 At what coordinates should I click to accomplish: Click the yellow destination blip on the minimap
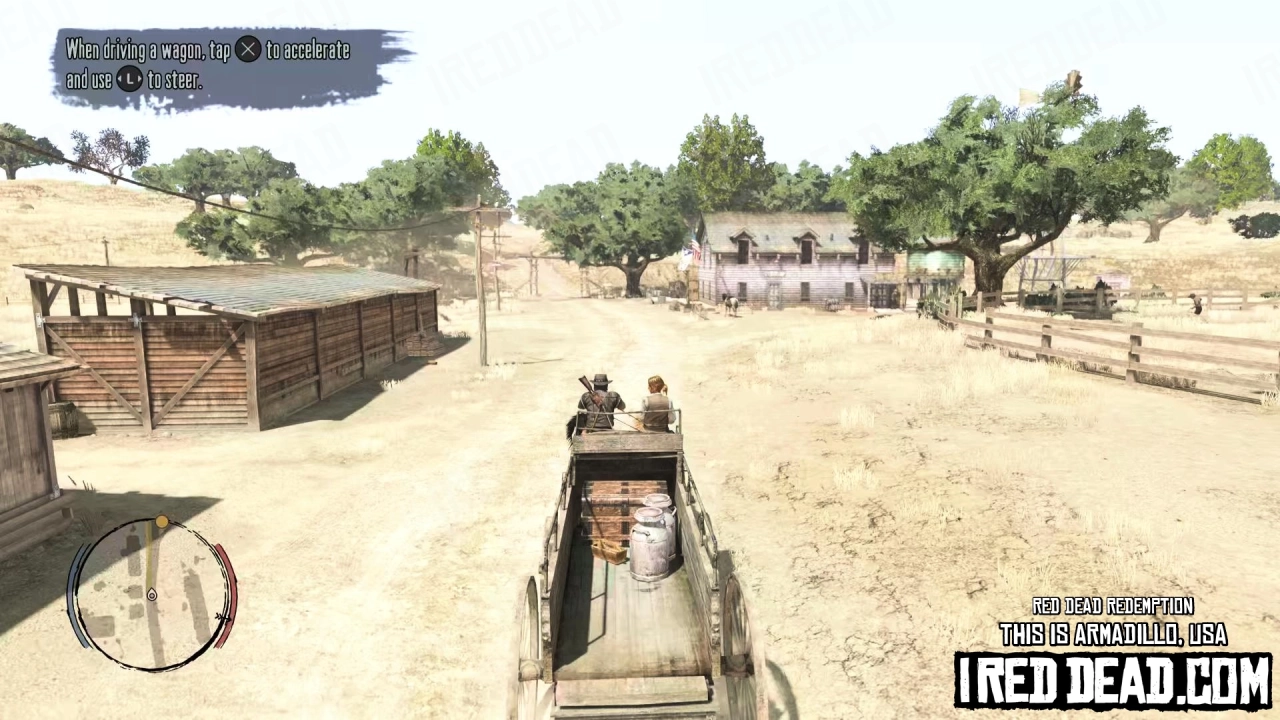162,522
